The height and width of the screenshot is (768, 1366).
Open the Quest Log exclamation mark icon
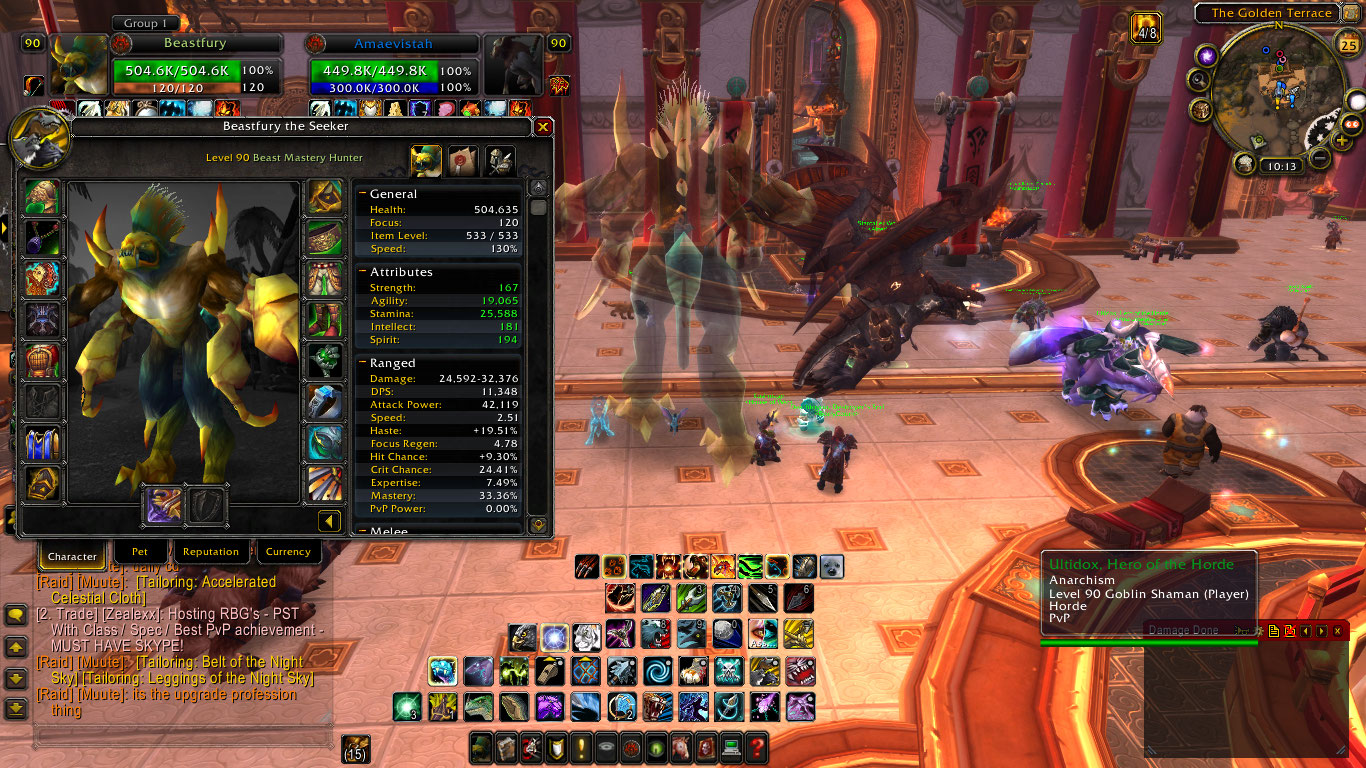point(580,748)
